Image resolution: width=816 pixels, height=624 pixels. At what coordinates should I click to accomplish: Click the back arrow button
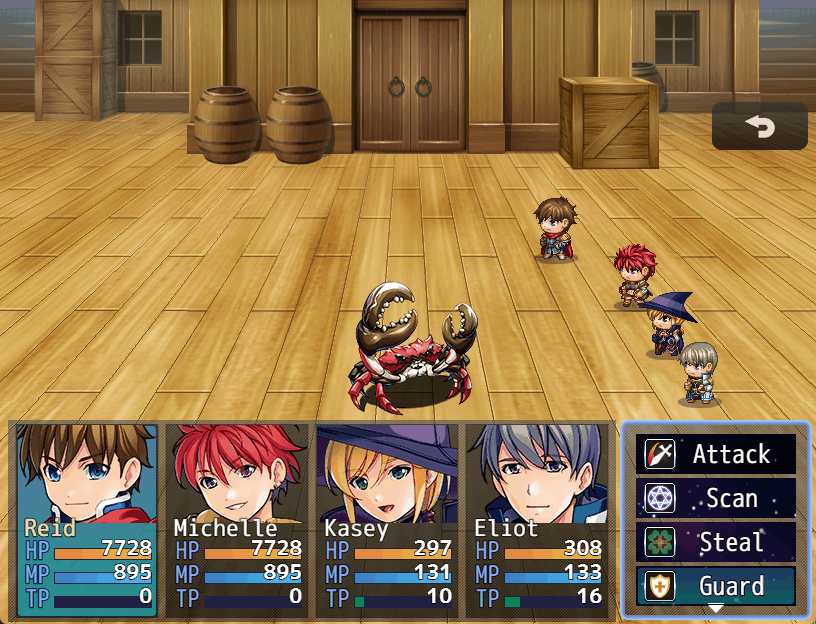click(x=759, y=126)
